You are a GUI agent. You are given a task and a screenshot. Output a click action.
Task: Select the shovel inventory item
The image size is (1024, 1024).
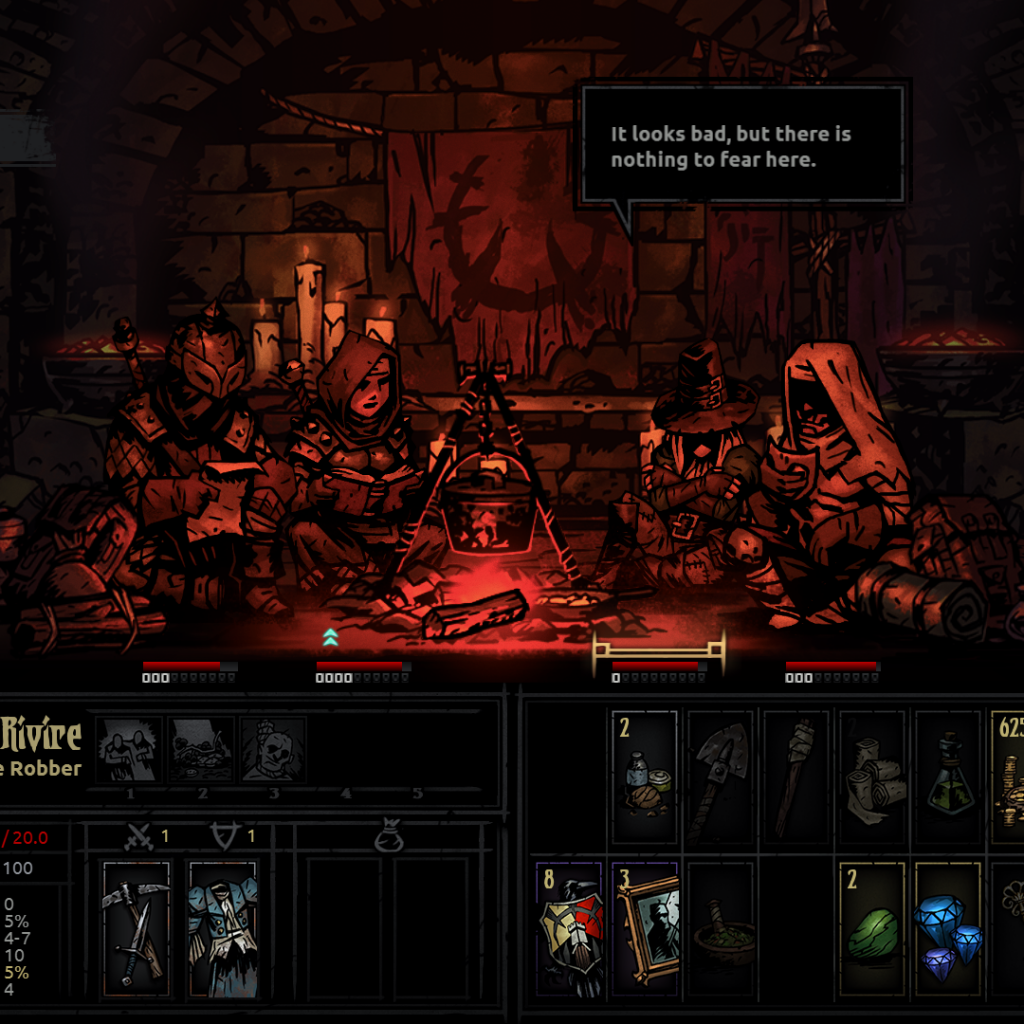pyautogui.click(x=720, y=777)
